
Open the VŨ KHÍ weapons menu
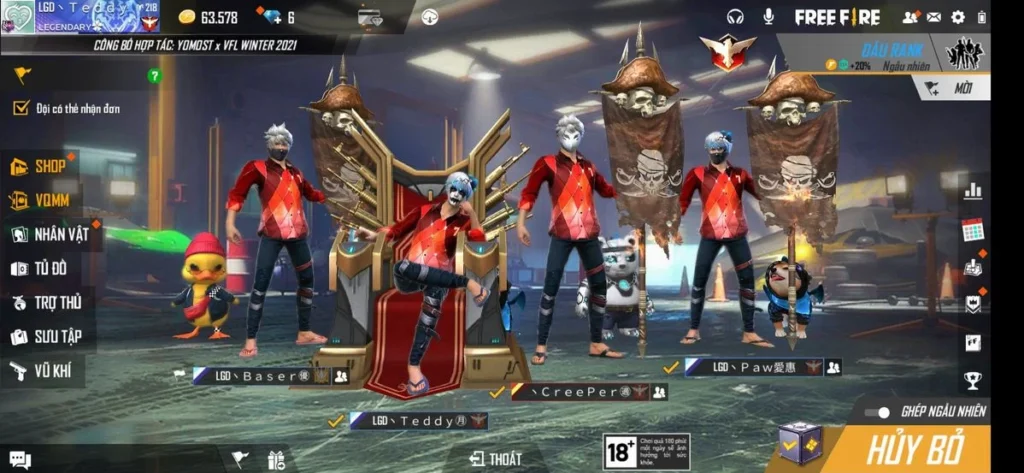(x=42, y=371)
